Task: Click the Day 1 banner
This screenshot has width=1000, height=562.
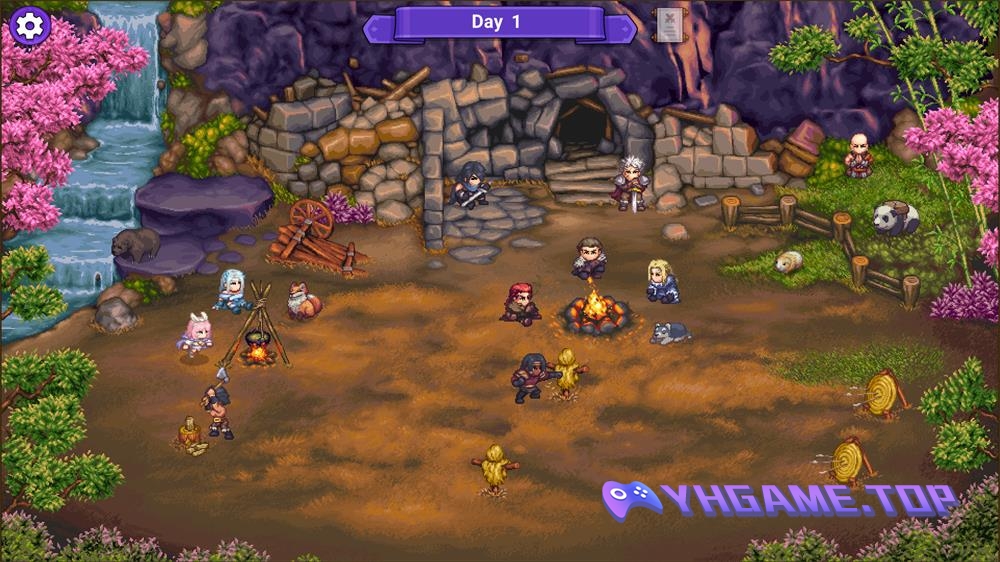Action: (x=498, y=23)
